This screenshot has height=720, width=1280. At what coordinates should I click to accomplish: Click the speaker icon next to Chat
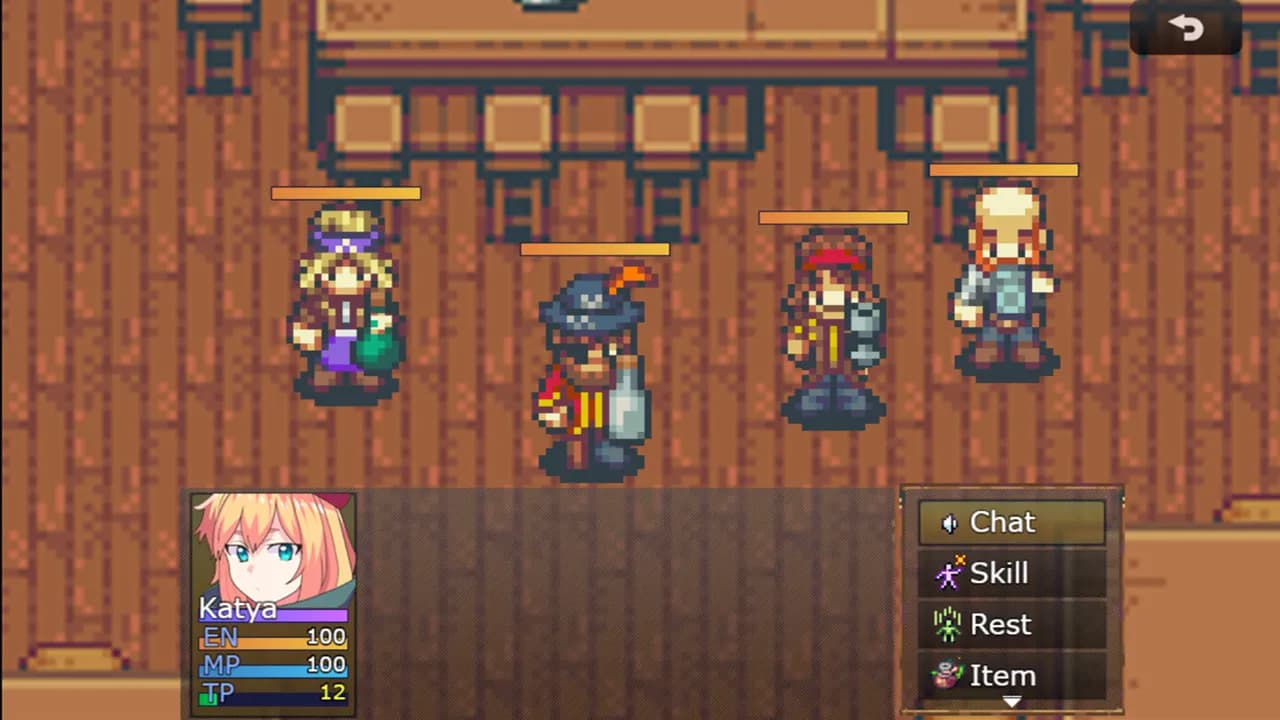(951, 522)
